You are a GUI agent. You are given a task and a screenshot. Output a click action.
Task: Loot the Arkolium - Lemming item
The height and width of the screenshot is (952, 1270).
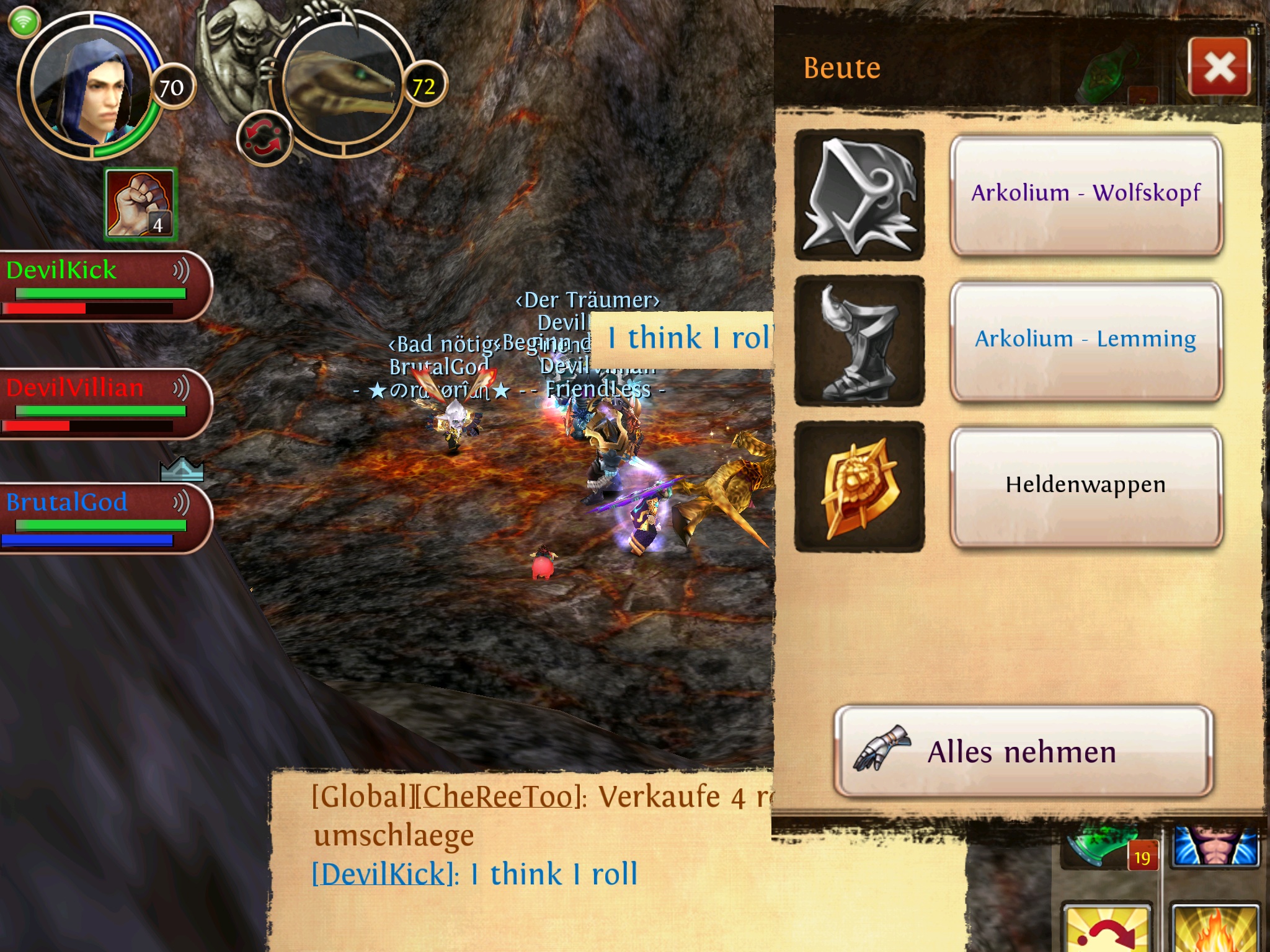1085,340
